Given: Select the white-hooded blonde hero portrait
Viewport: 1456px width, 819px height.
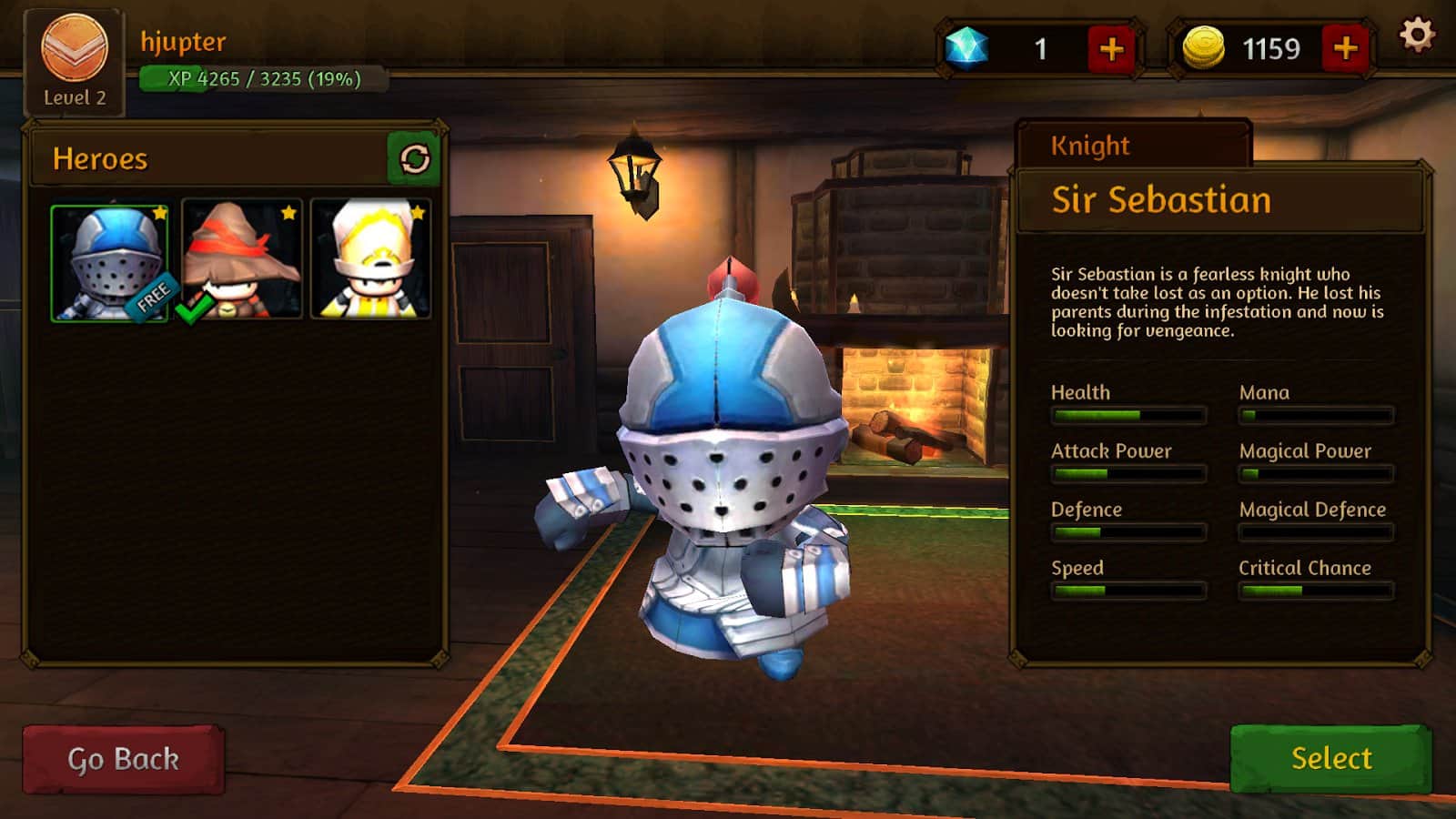Looking at the screenshot, I should click(x=370, y=260).
